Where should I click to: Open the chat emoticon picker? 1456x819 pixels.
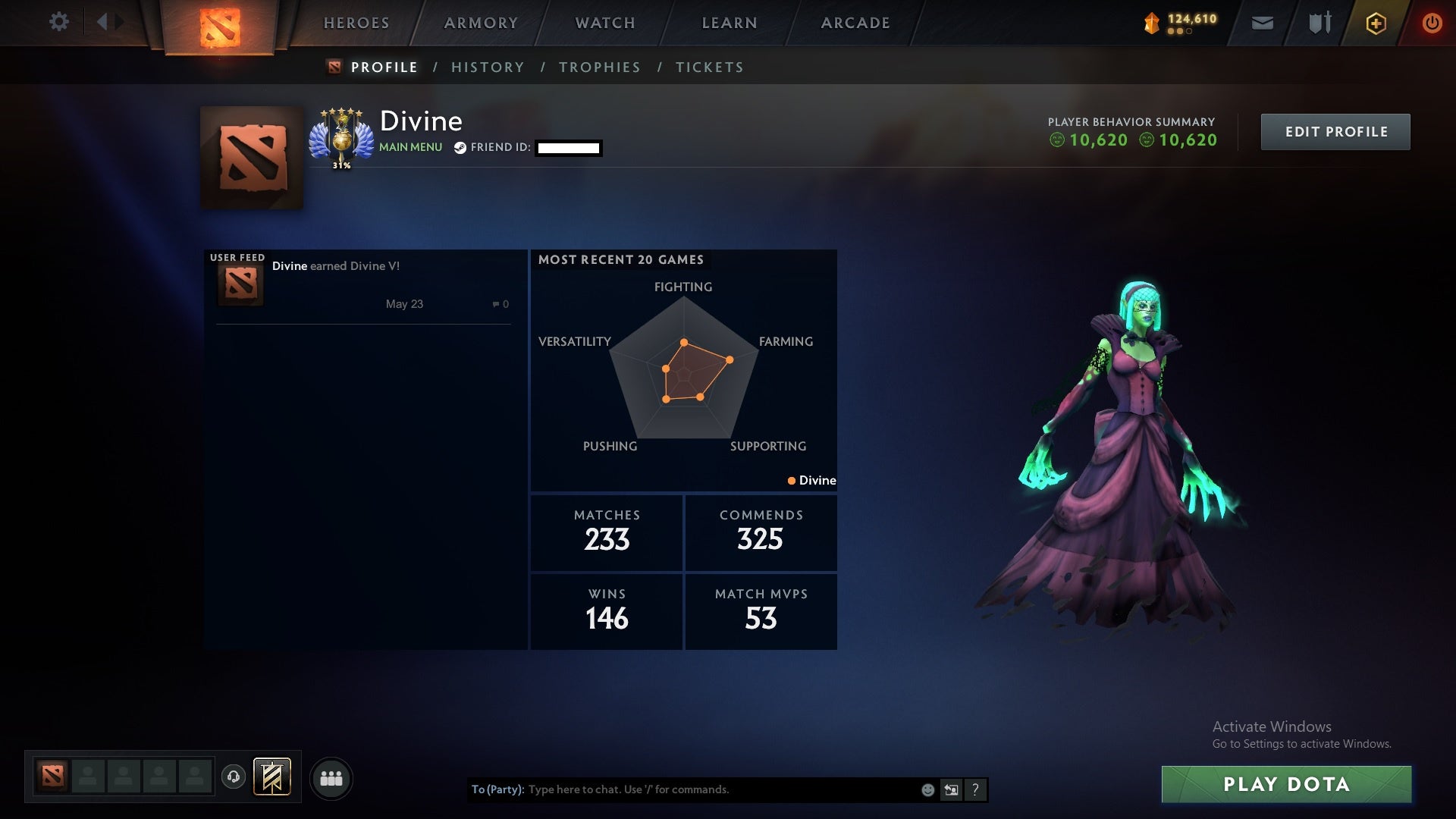coord(927,789)
